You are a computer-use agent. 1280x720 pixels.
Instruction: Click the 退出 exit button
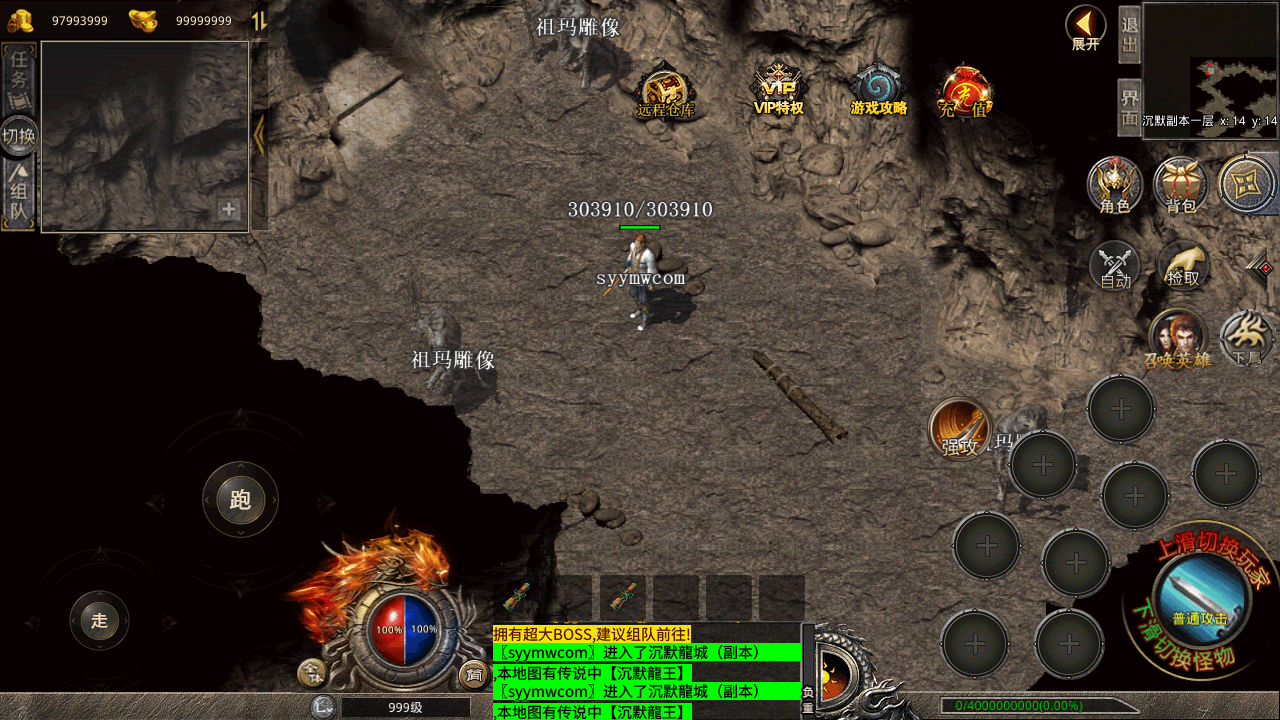click(x=1130, y=35)
